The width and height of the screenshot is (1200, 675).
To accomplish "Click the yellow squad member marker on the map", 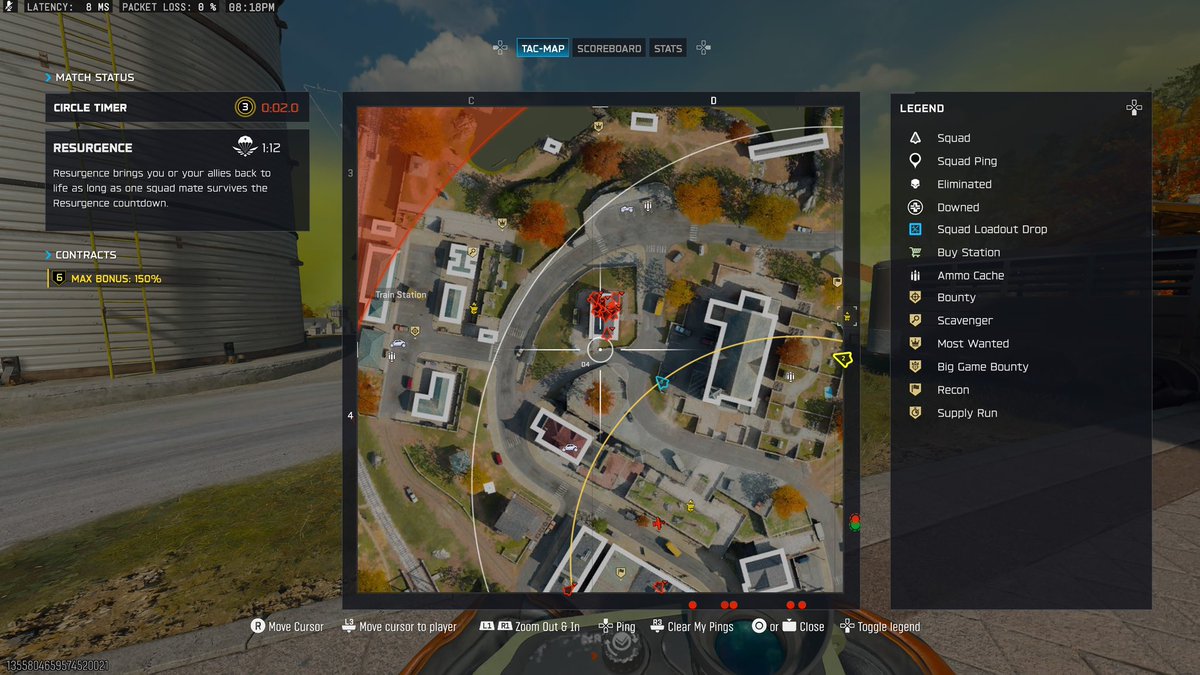I will pyautogui.click(x=842, y=358).
